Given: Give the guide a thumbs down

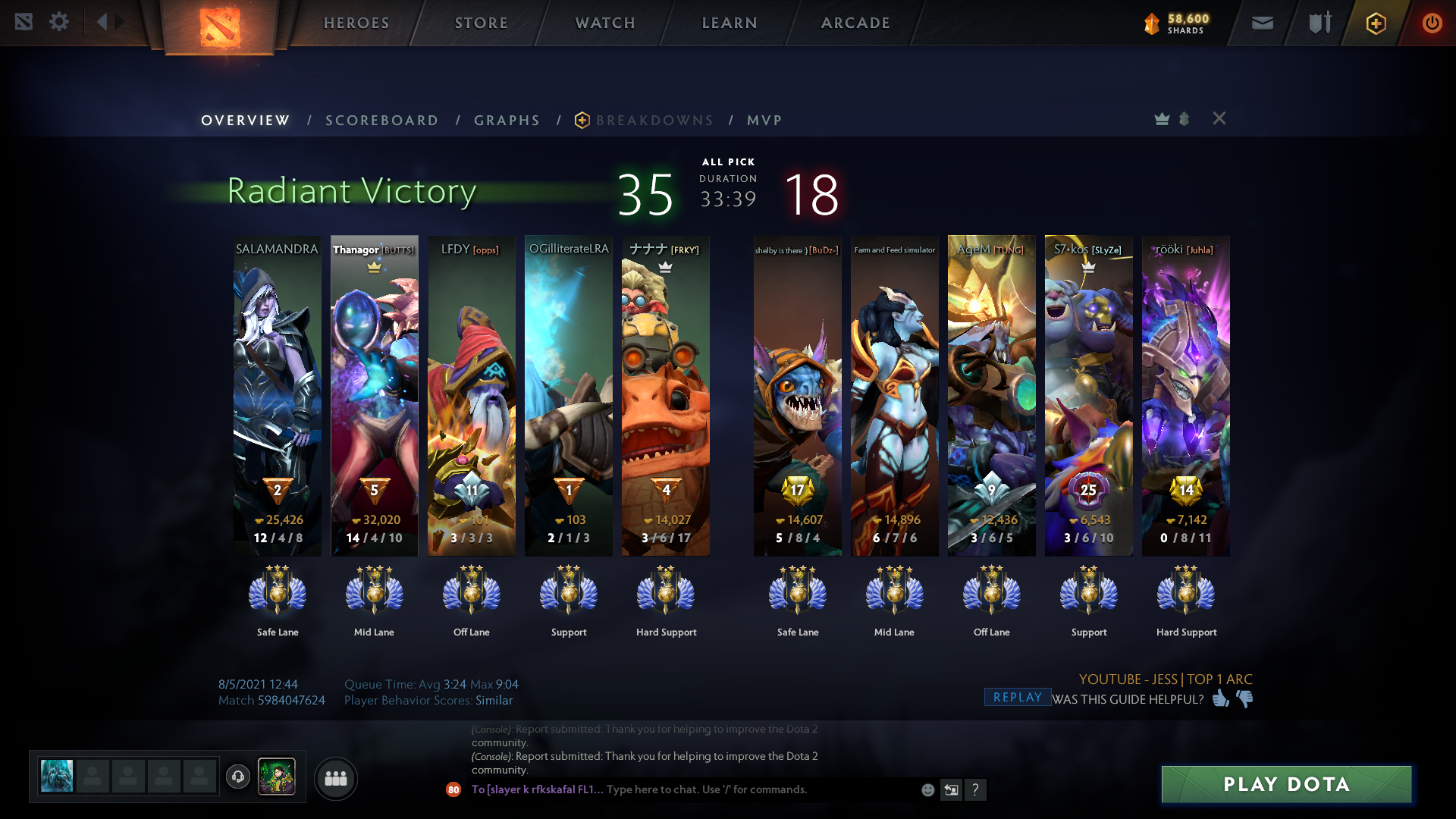Looking at the screenshot, I should (x=1244, y=698).
